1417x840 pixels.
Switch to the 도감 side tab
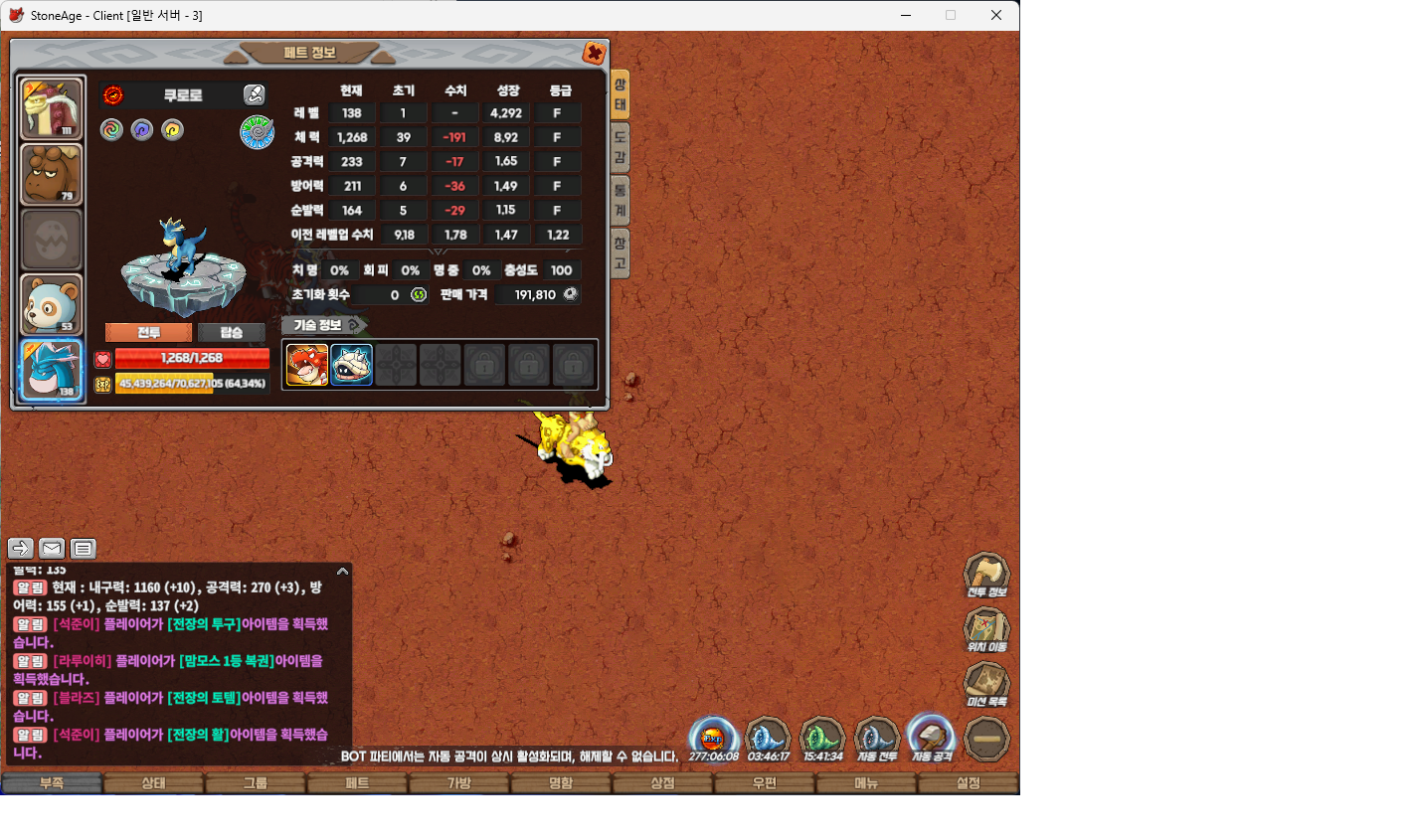tap(620, 145)
